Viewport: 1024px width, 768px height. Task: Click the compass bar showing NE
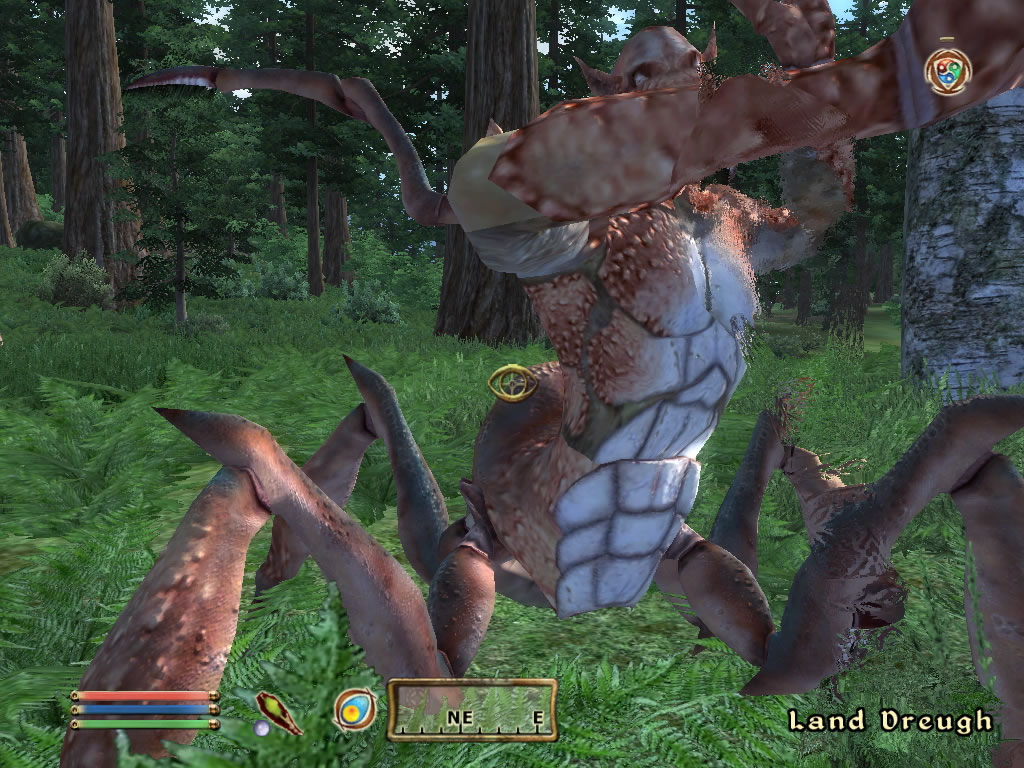[472, 710]
